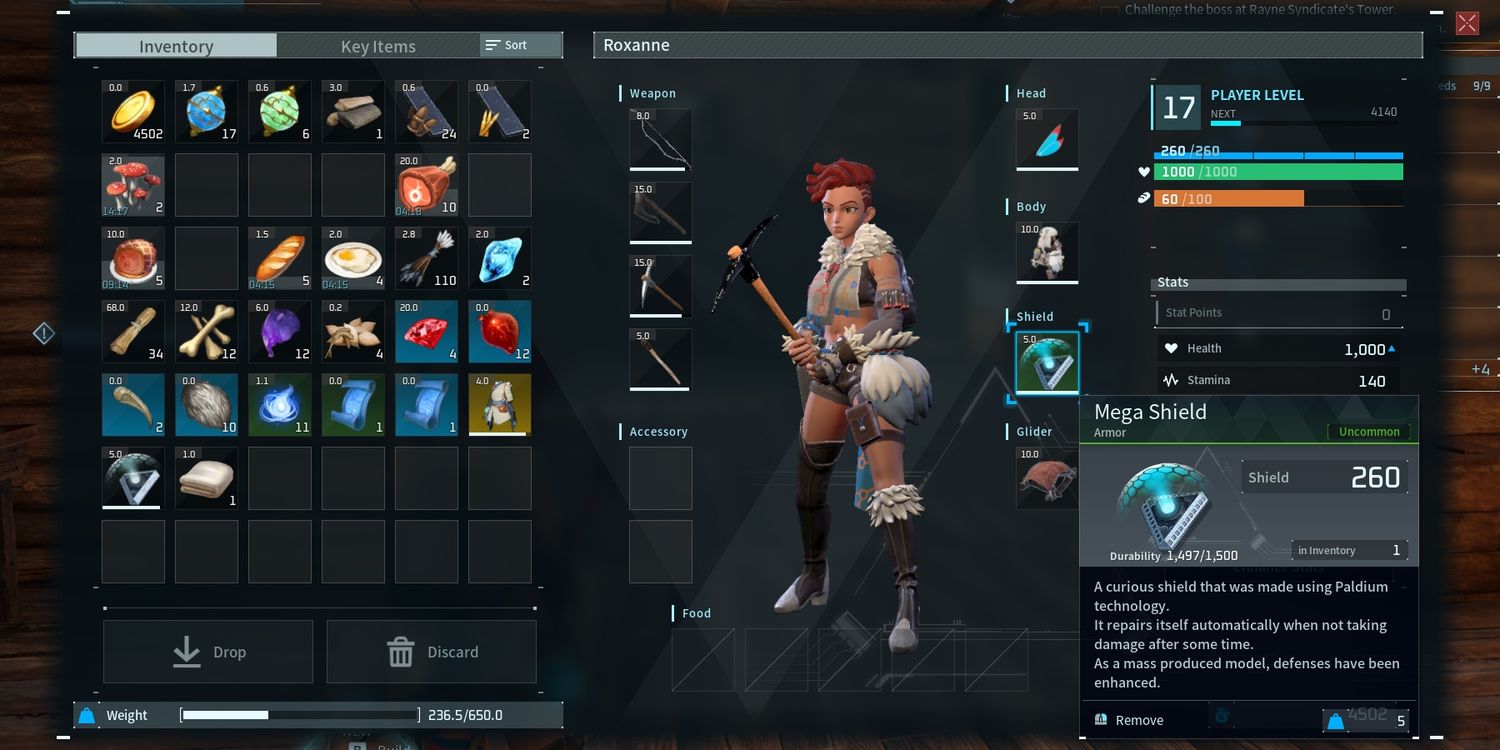Select the equipped bow weapon slot
Viewport: 1500px width, 750px height.
click(x=660, y=139)
